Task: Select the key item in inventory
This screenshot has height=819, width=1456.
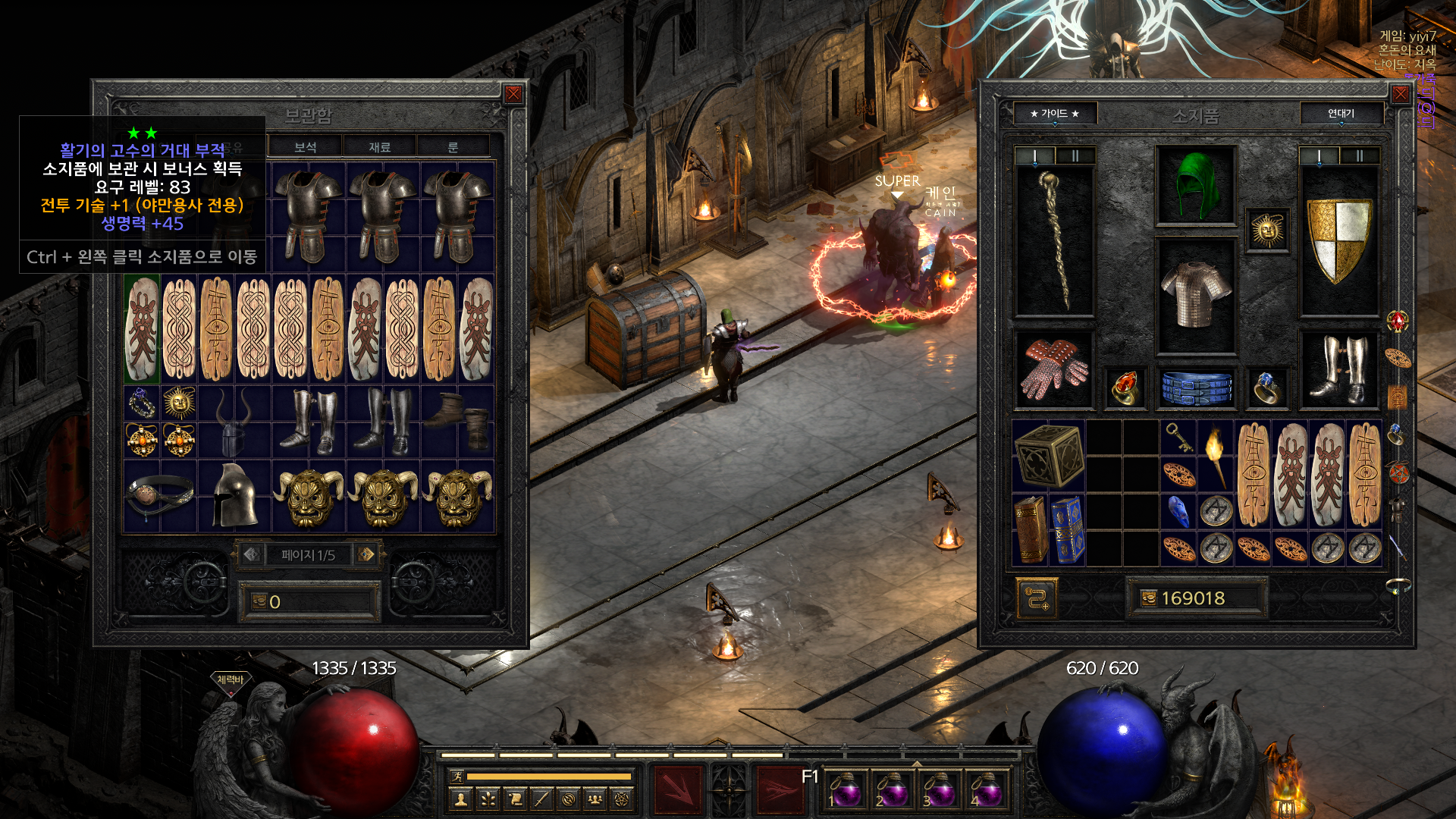Action: pos(1178,438)
